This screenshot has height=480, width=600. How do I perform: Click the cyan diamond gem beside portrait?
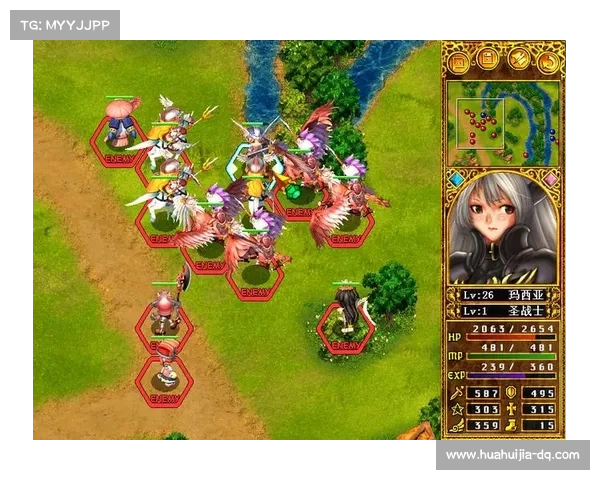tap(456, 179)
